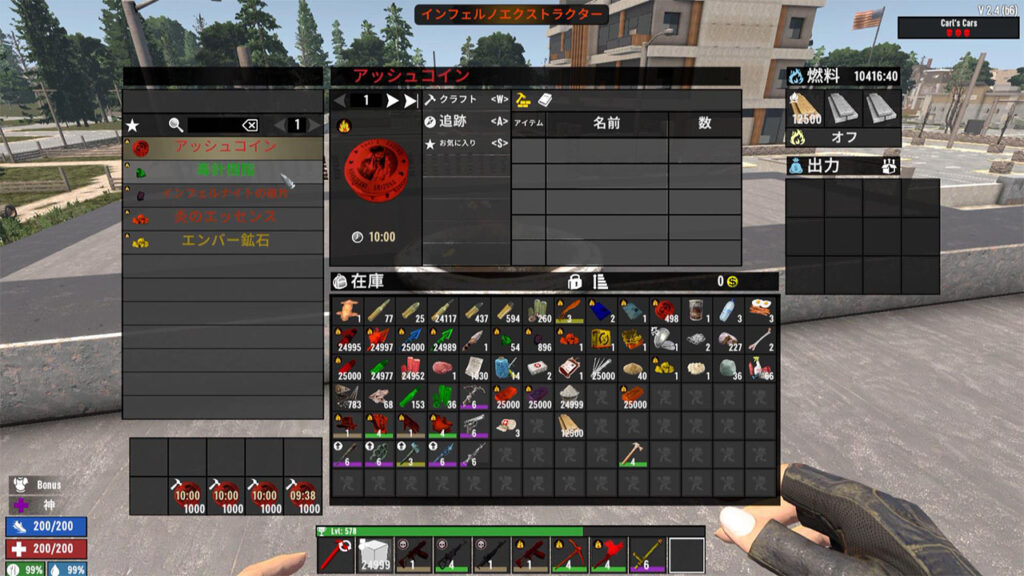1024x576 pixels.
Task: Select the wood fuel slot with 12500
Action: coord(805,108)
